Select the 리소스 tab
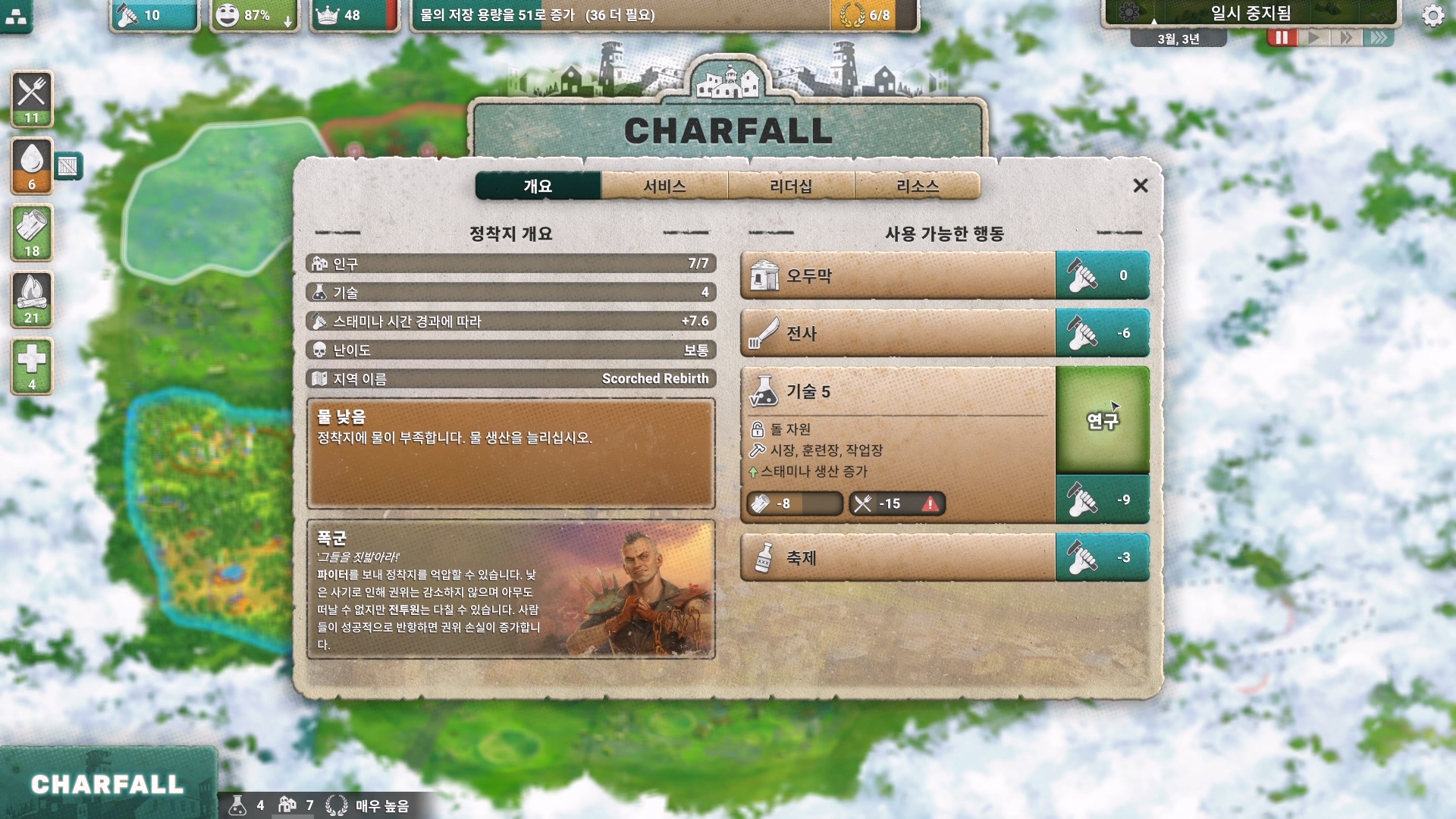The image size is (1456, 819). click(918, 186)
